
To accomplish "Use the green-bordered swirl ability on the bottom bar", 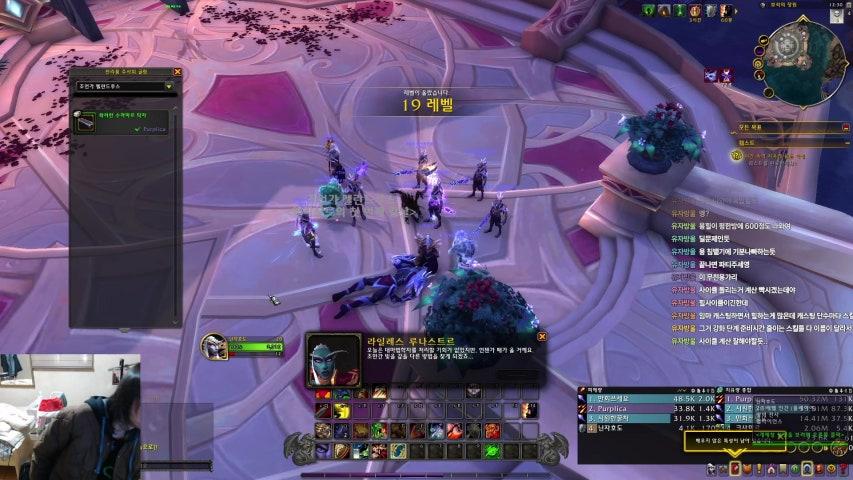I will [492, 451].
